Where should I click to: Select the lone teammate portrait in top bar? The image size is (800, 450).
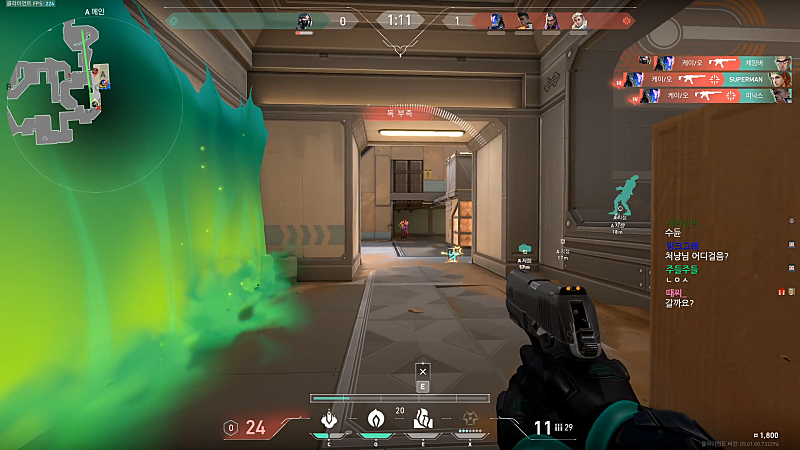[x=305, y=21]
